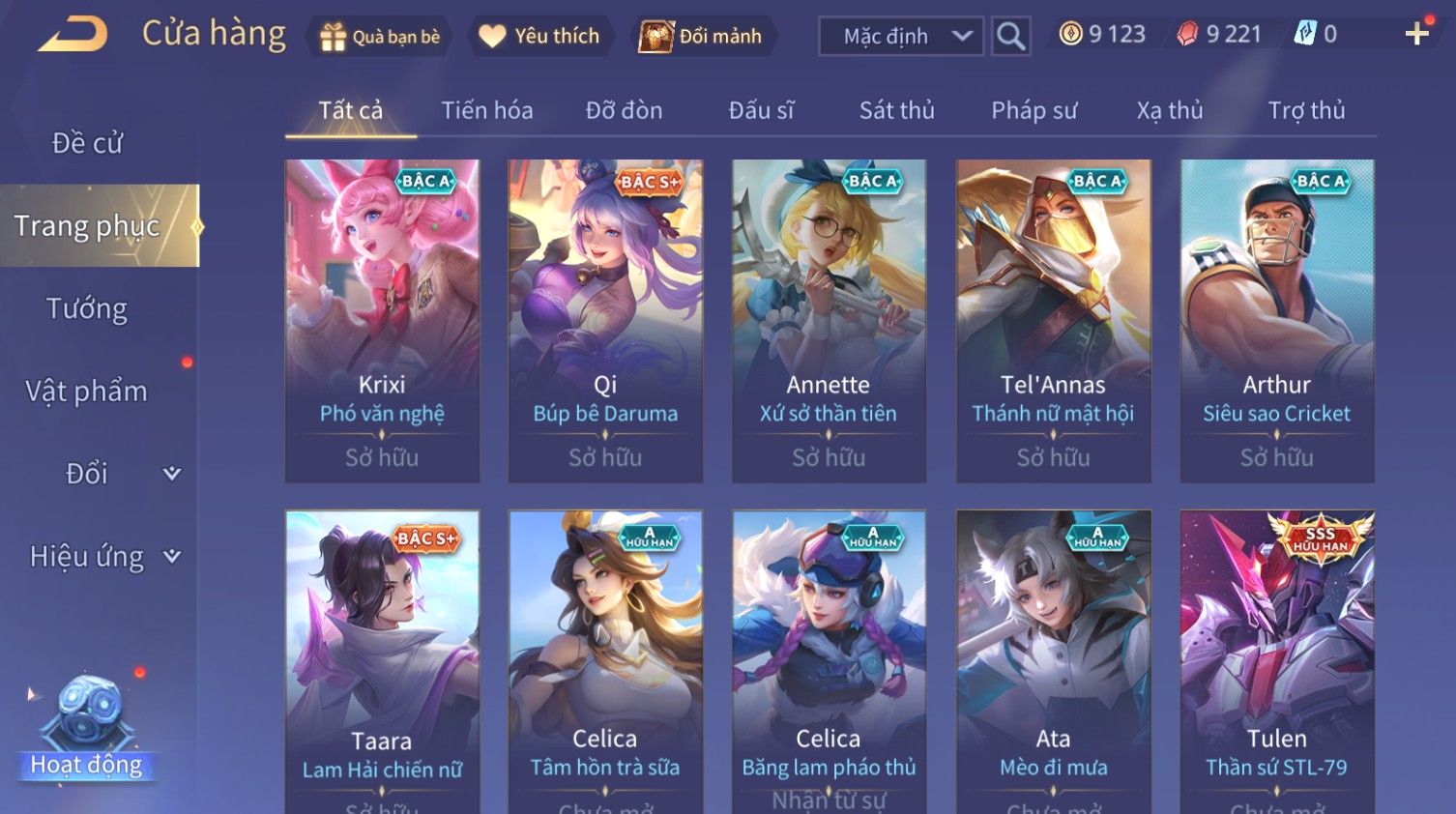Choose the Qi Búp bê Daruma skin card
Screen dimensions: 1456x814
(605, 320)
